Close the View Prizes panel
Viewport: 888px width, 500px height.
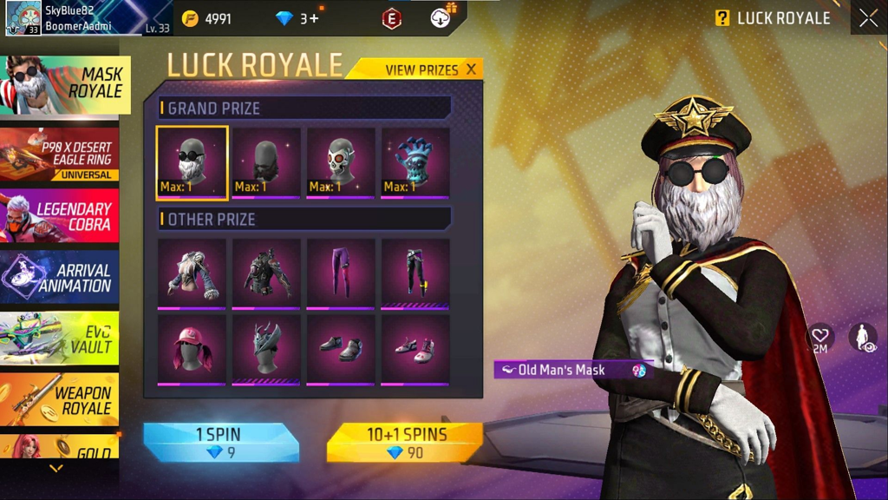pyautogui.click(x=471, y=70)
